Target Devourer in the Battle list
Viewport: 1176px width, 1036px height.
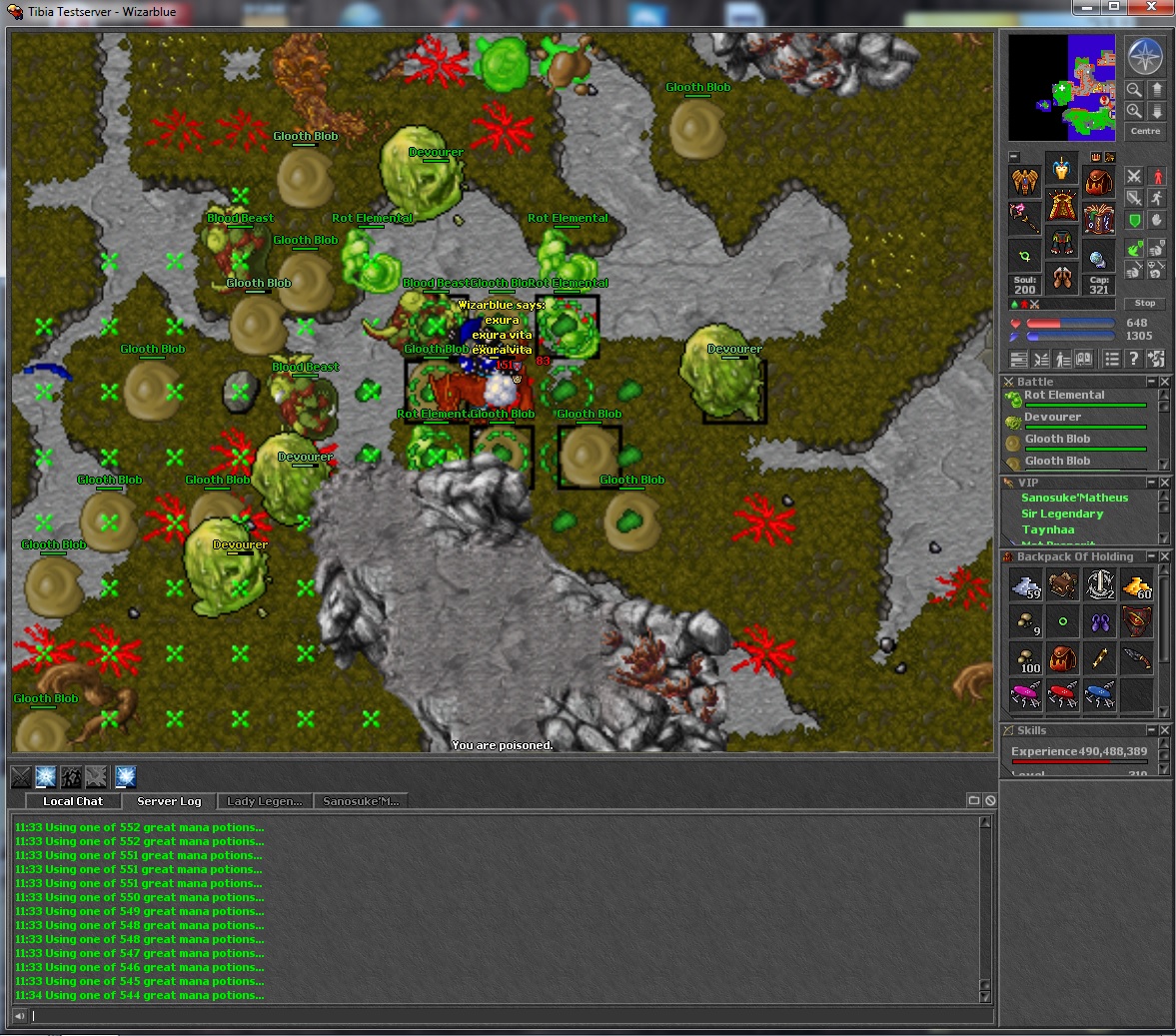[x=1053, y=418]
